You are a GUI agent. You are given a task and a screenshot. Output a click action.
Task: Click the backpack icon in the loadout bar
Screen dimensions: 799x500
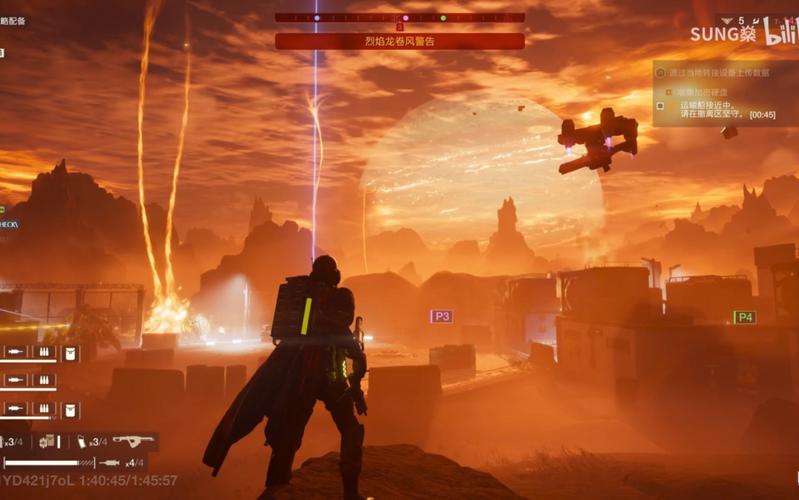pos(48,441)
